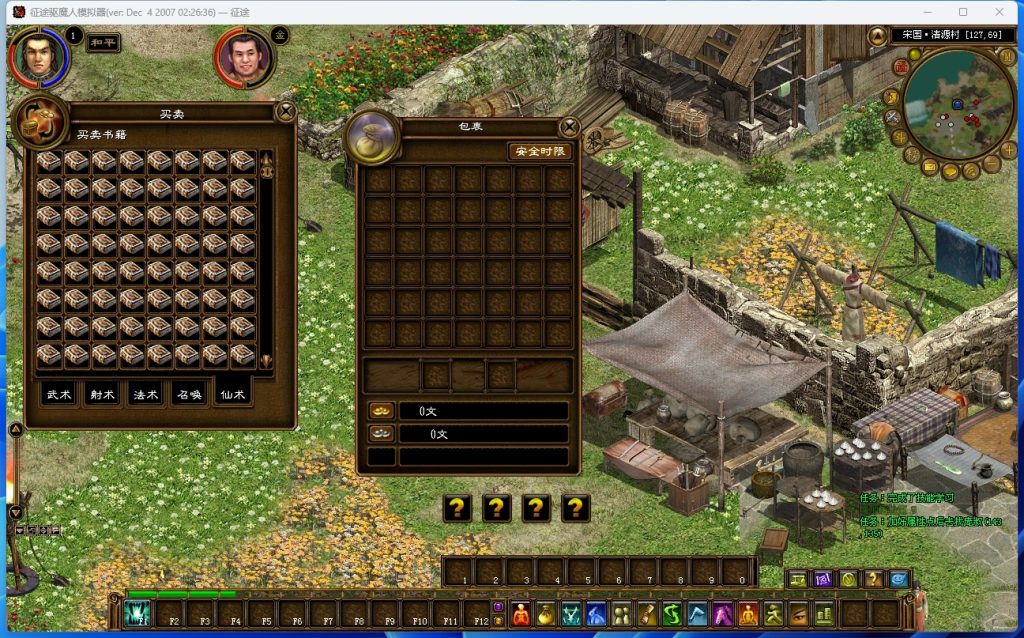Open the money bag icon on toolbar
The height and width of the screenshot is (638, 1024).
[x=545, y=613]
